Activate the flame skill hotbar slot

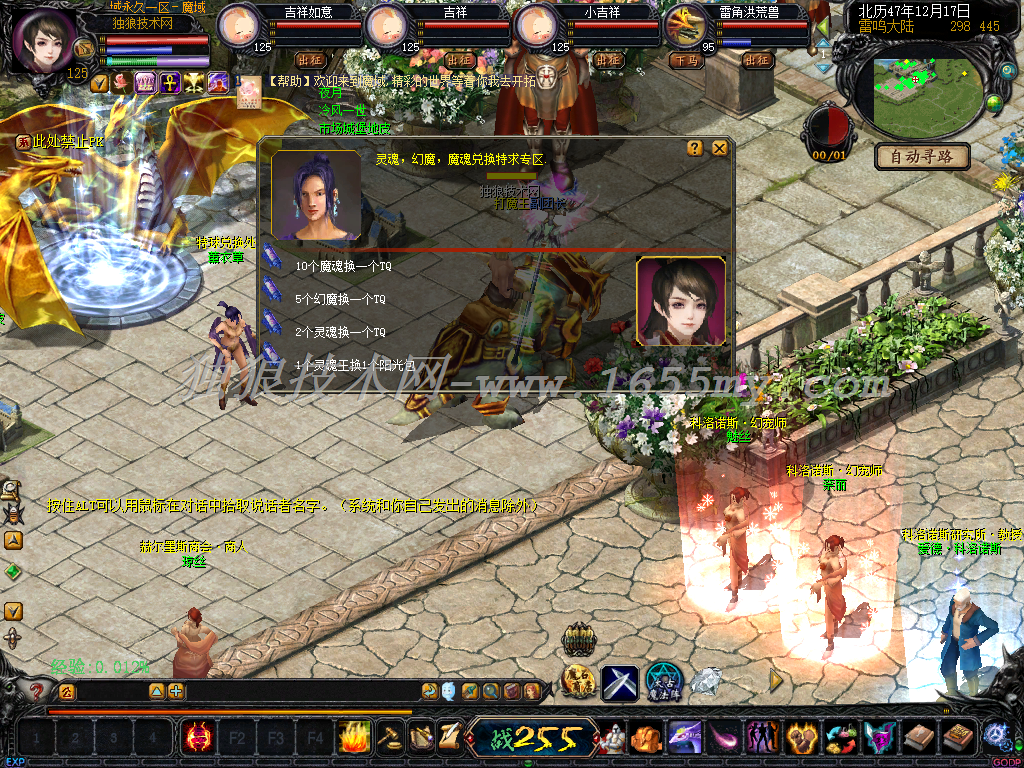pyautogui.click(x=354, y=739)
